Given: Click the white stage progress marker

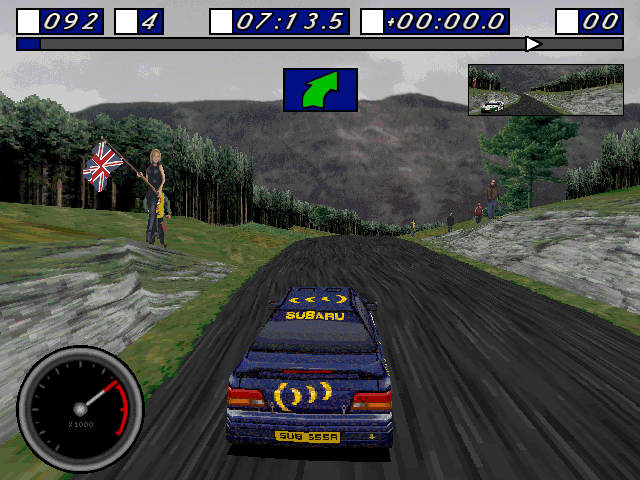Looking at the screenshot, I should [533, 44].
